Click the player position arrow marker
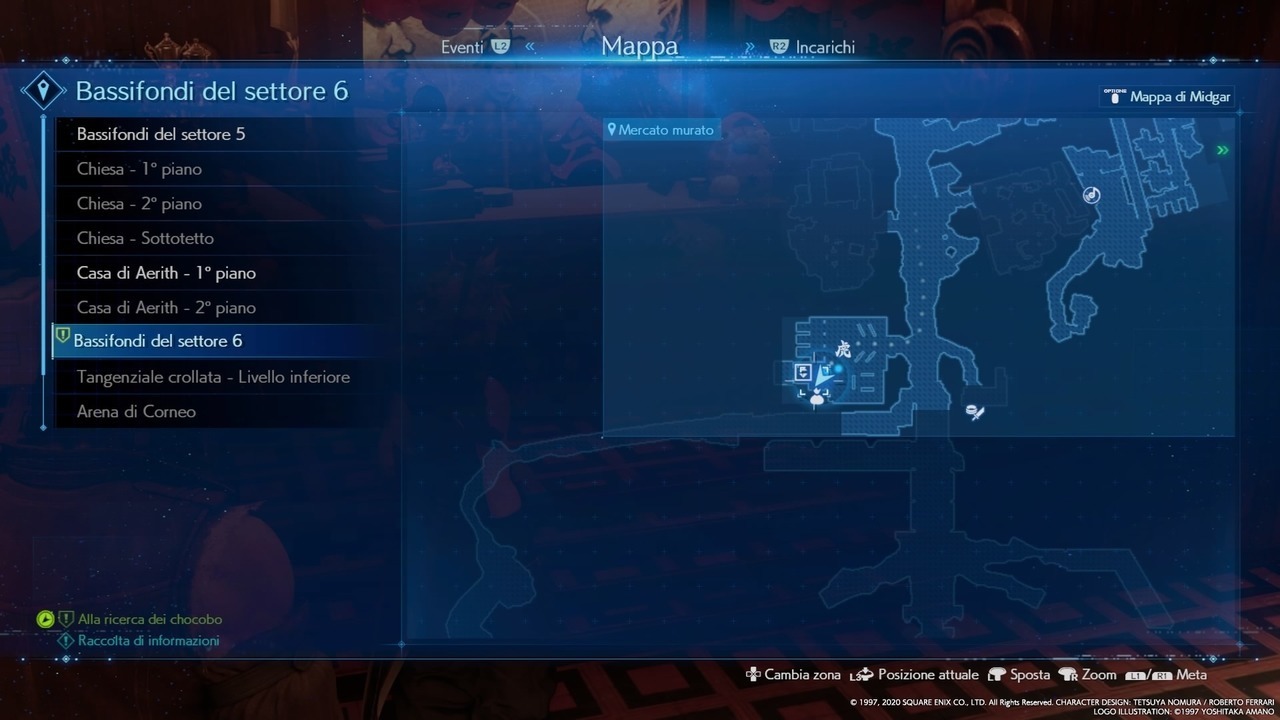 click(x=823, y=379)
